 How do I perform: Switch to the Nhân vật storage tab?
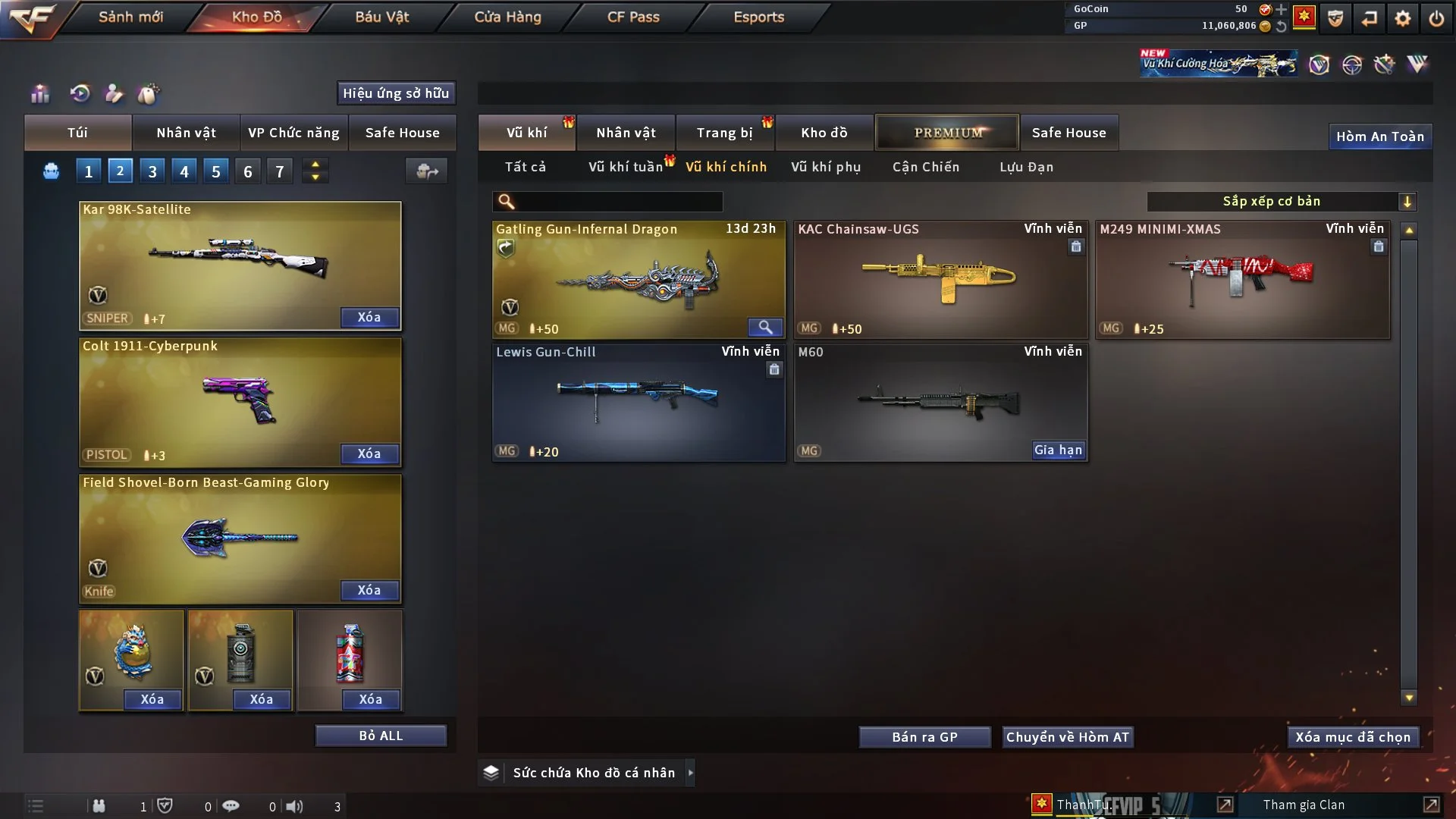[626, 133]
